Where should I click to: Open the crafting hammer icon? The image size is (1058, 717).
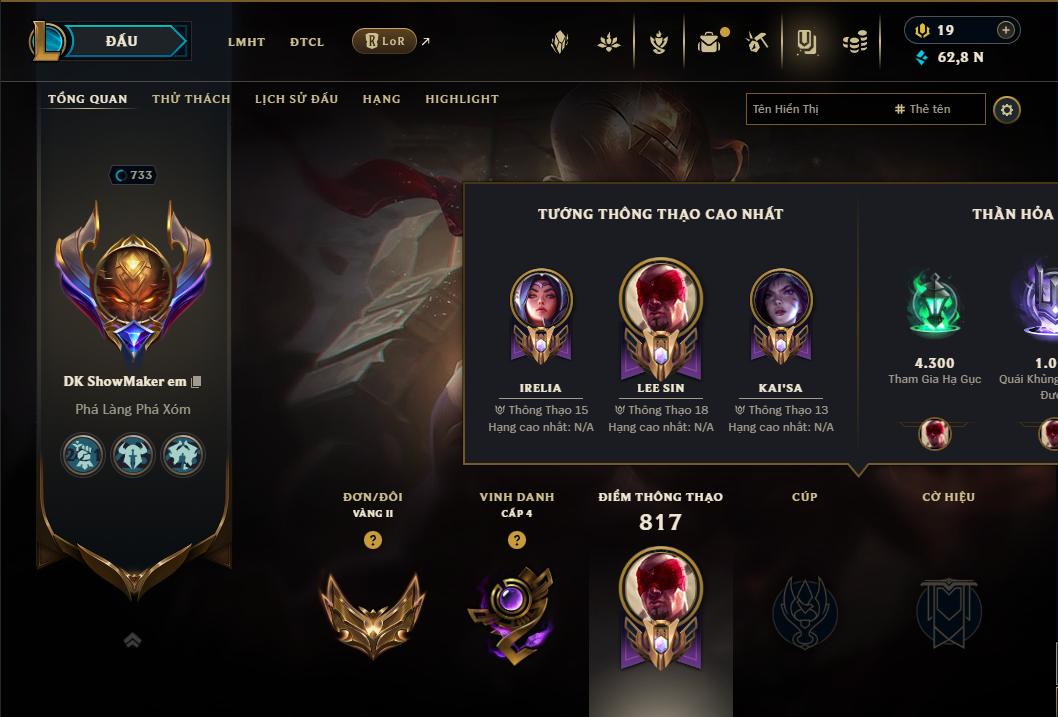(x=757, y=42)
